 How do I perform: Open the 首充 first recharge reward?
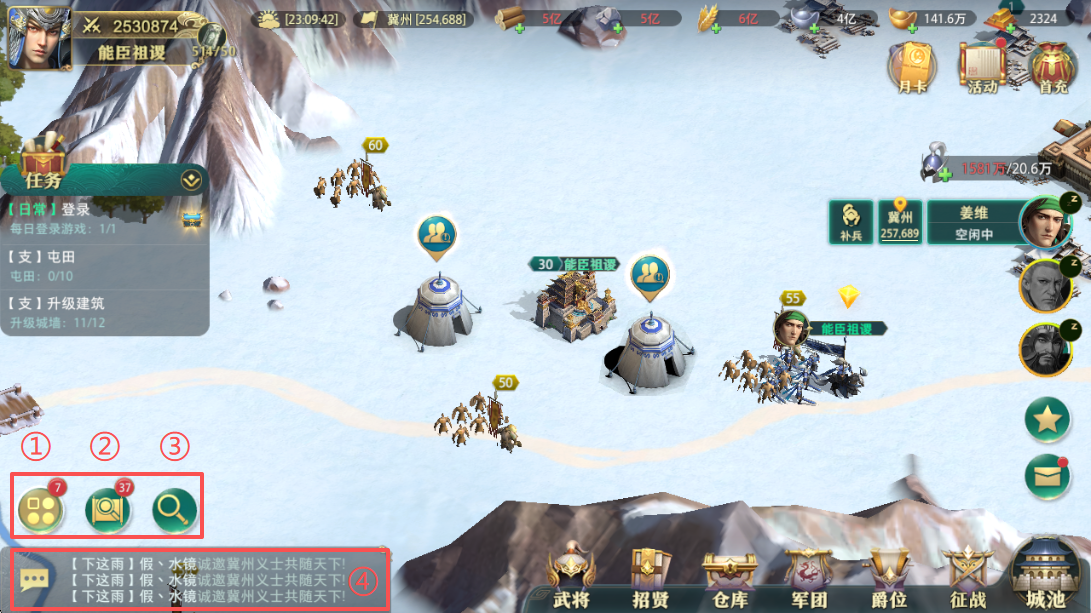tap(1052, 67)
